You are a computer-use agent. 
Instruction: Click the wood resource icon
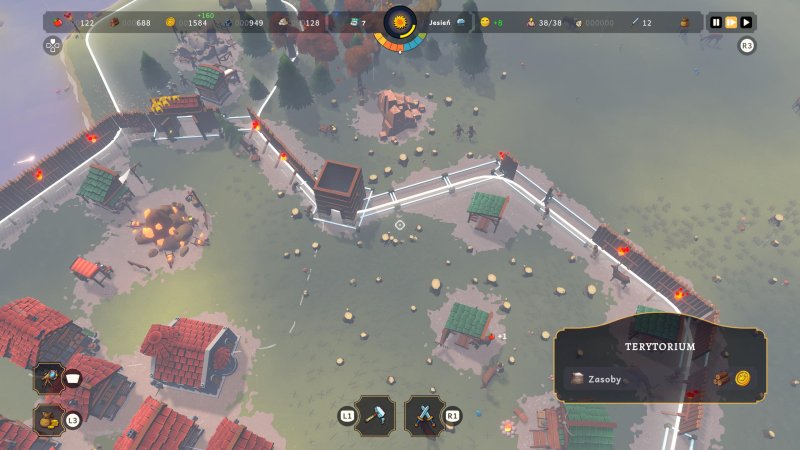click(x=114, y=22)
